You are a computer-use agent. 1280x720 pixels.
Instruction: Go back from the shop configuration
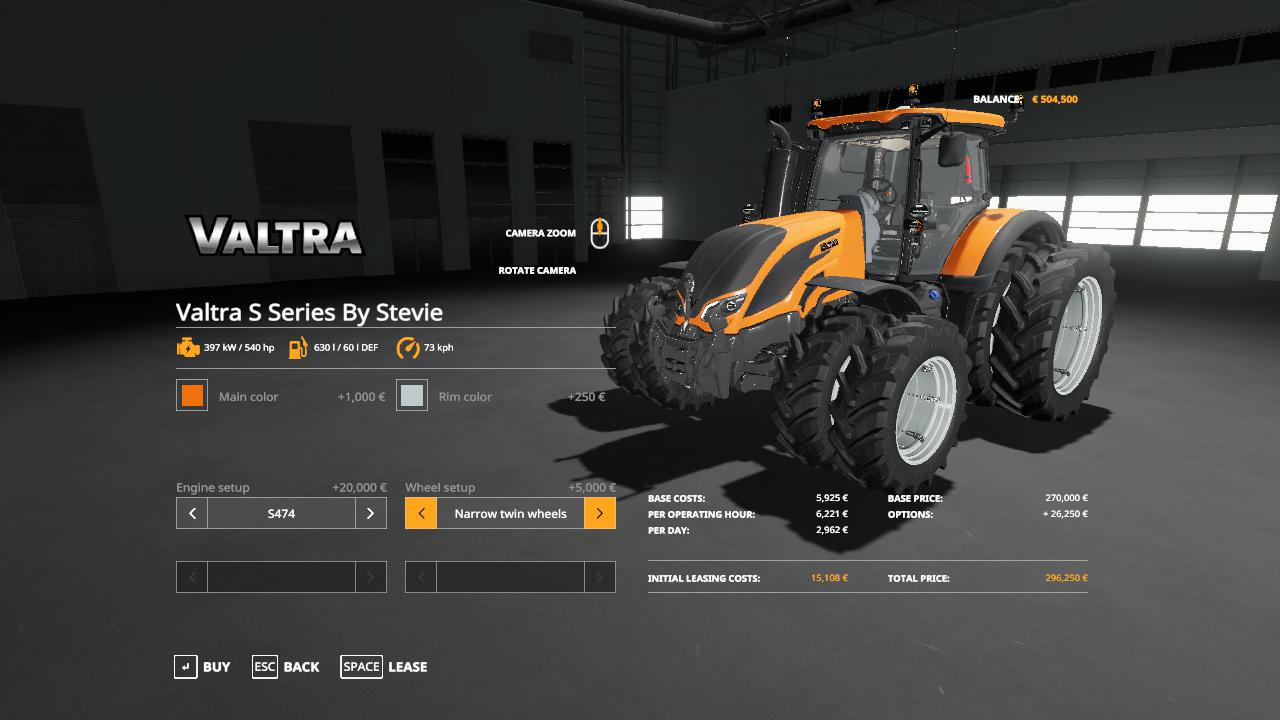point(286,667)
